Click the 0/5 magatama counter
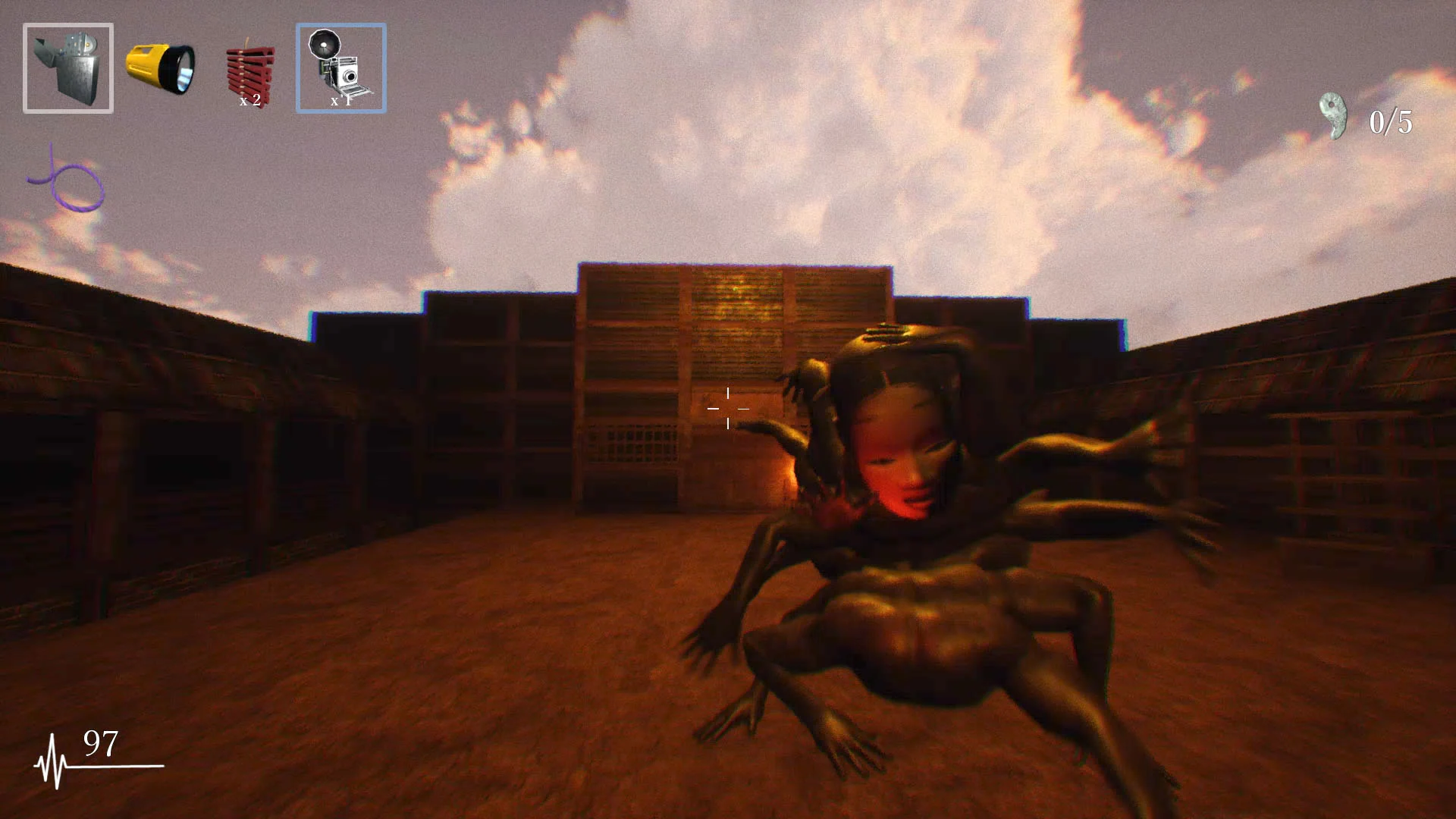Screen dimensions: 1456x819 pos(1390,121)
